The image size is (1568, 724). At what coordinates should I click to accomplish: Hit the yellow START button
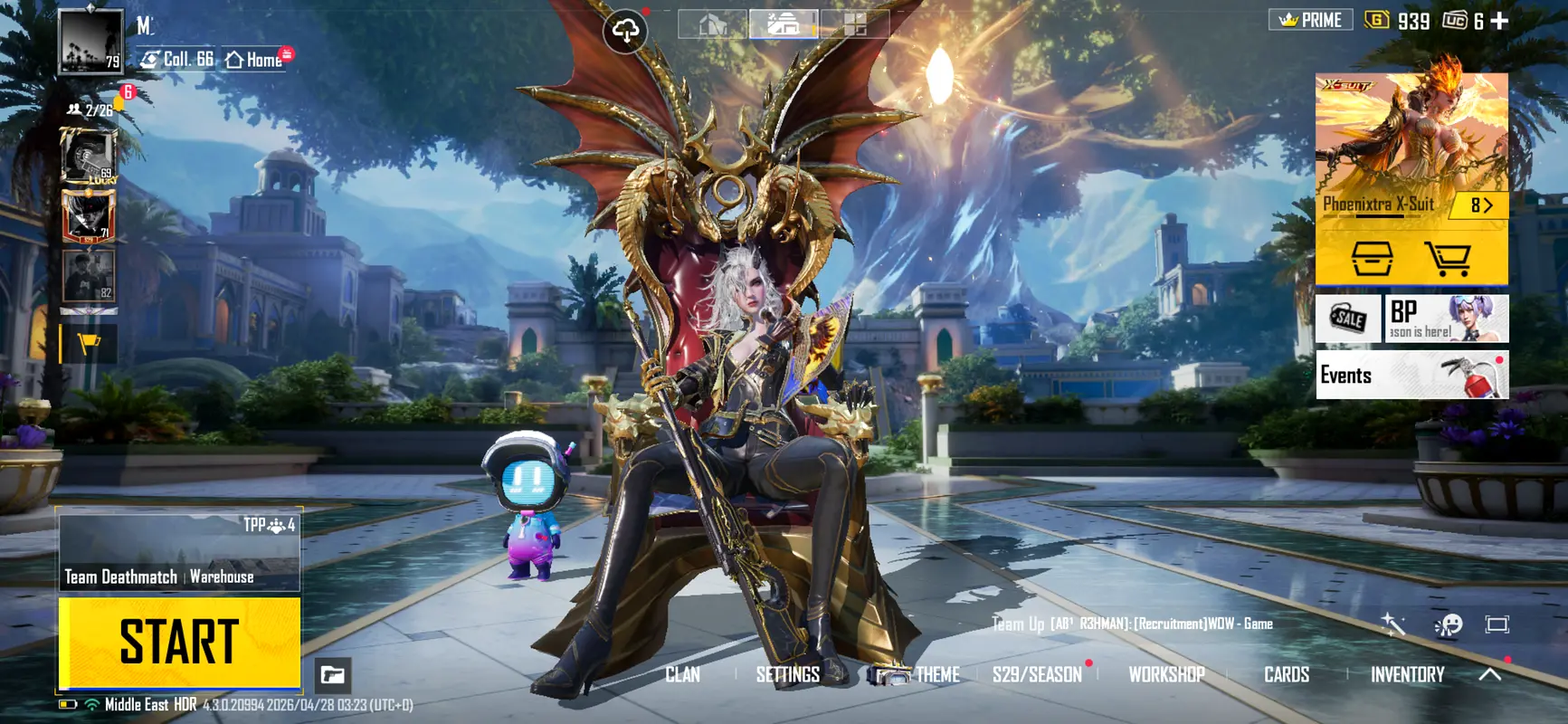point(179,642)
